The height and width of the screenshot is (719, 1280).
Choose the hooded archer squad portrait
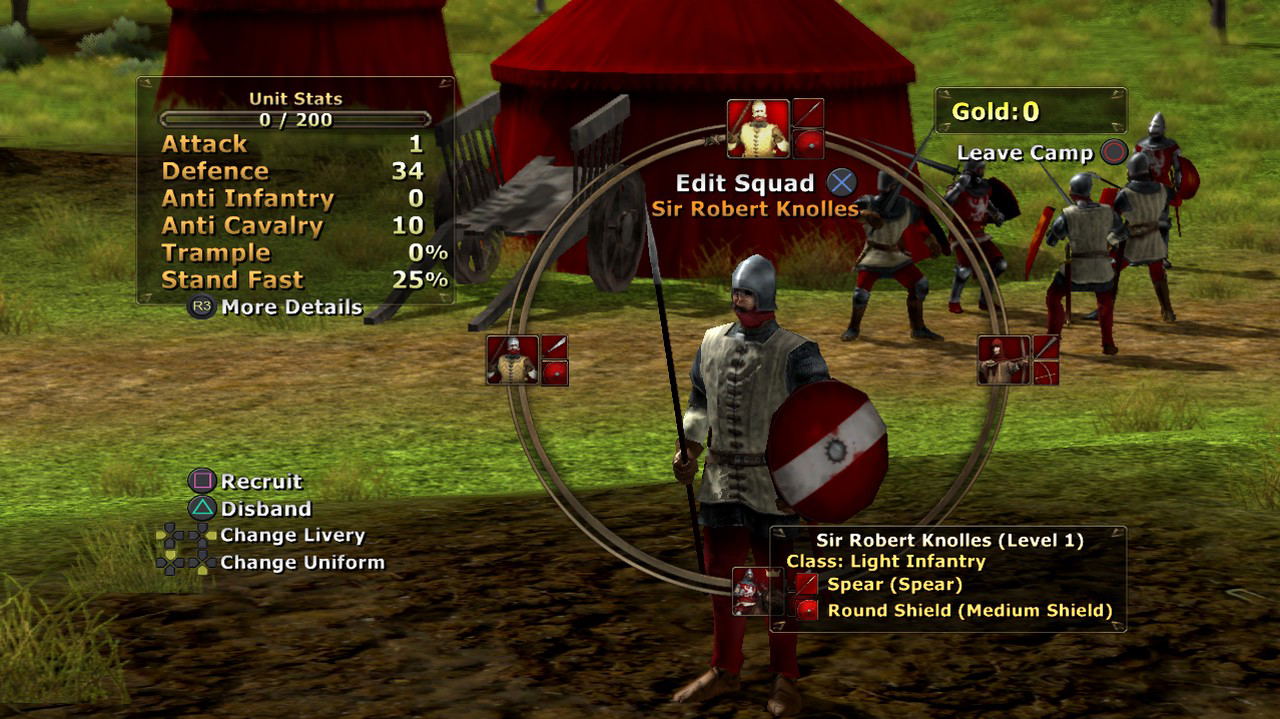point(1004,360)
